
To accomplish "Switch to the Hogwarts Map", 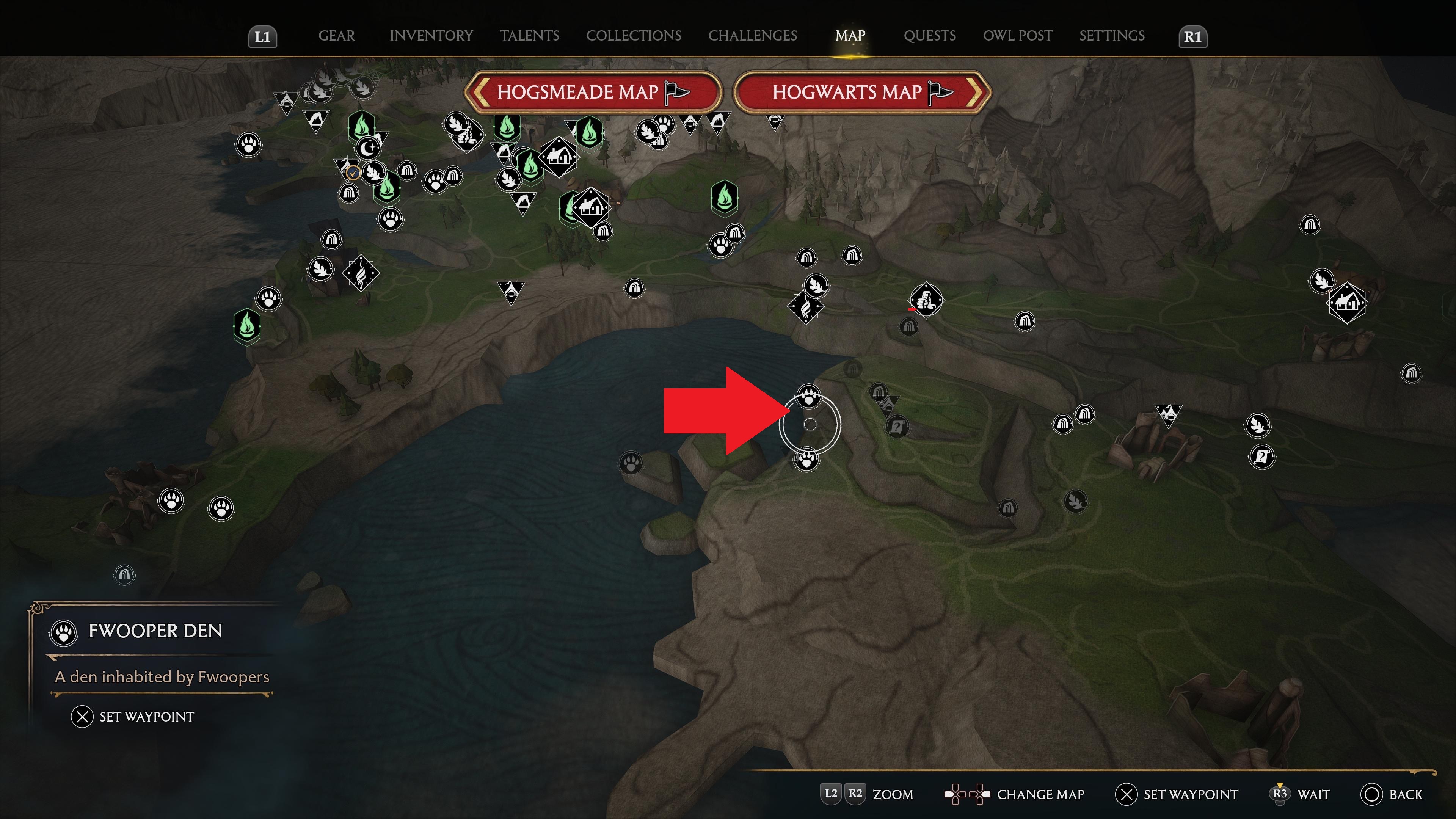I will click(x=862, y=92).
